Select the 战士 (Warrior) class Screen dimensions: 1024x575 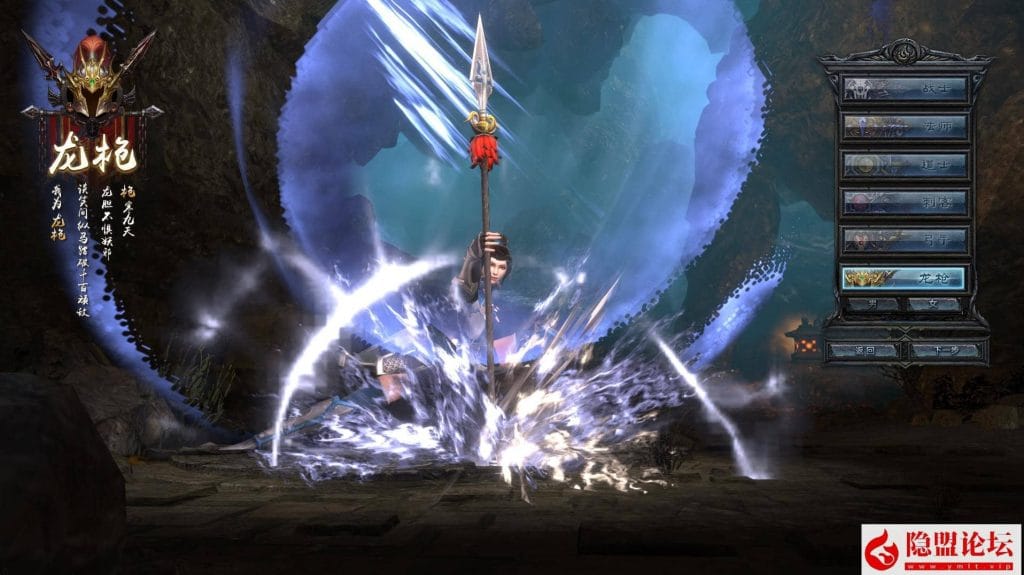coord(904,89)
